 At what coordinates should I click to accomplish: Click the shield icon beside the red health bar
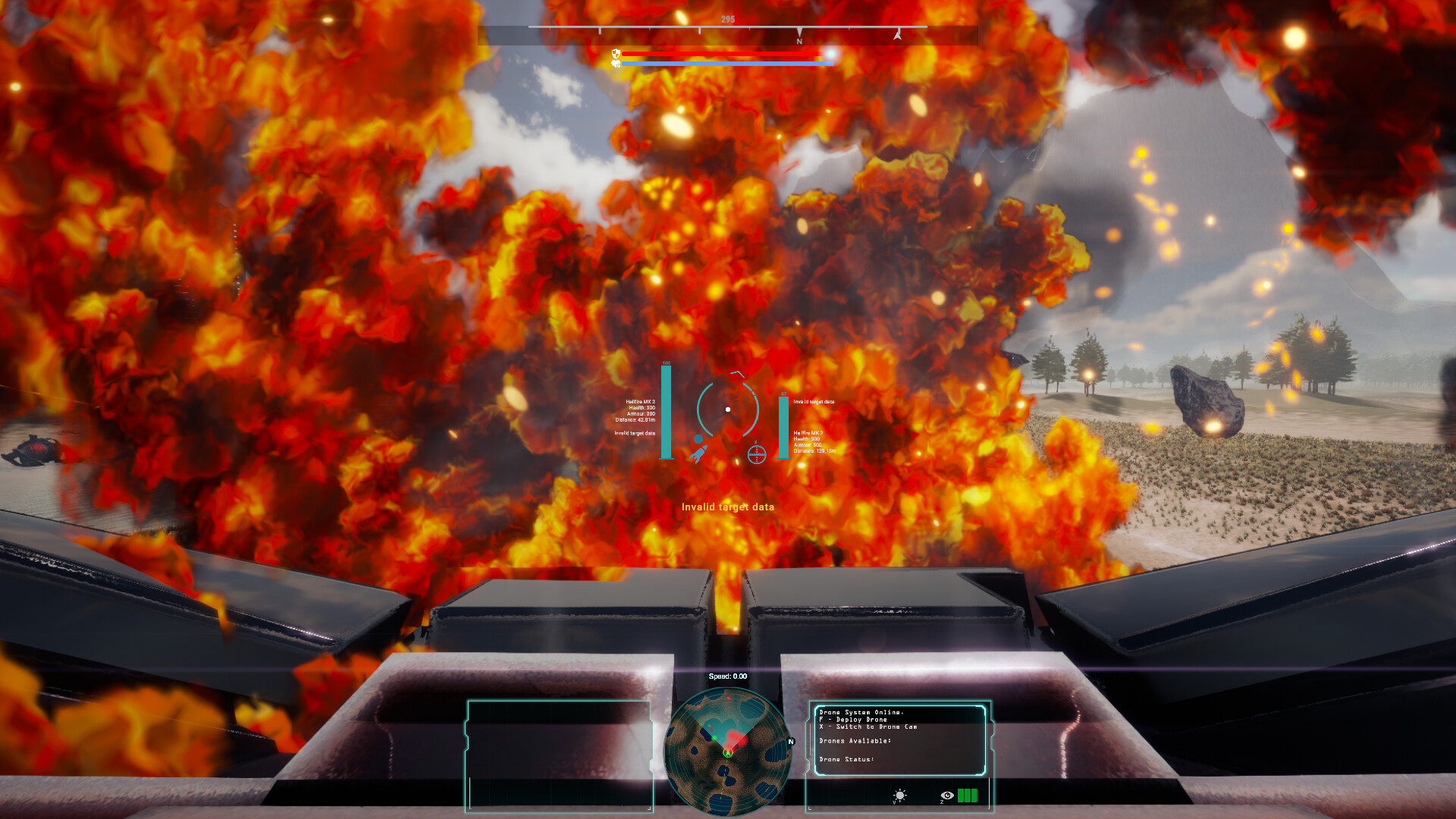pyautogui.click(x=616, y=54)
